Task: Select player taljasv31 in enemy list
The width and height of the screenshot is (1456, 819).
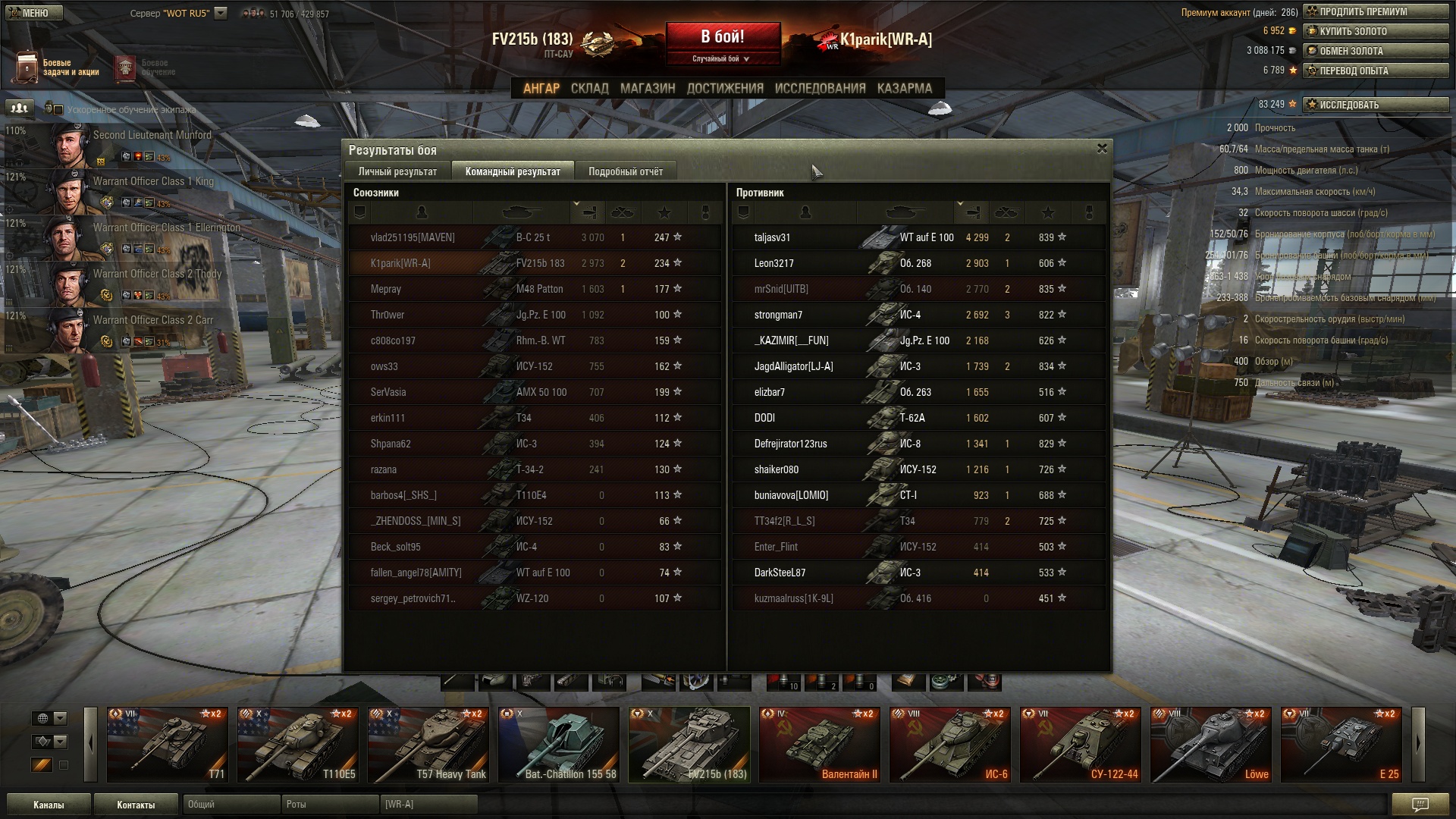Action: [772, 237]
